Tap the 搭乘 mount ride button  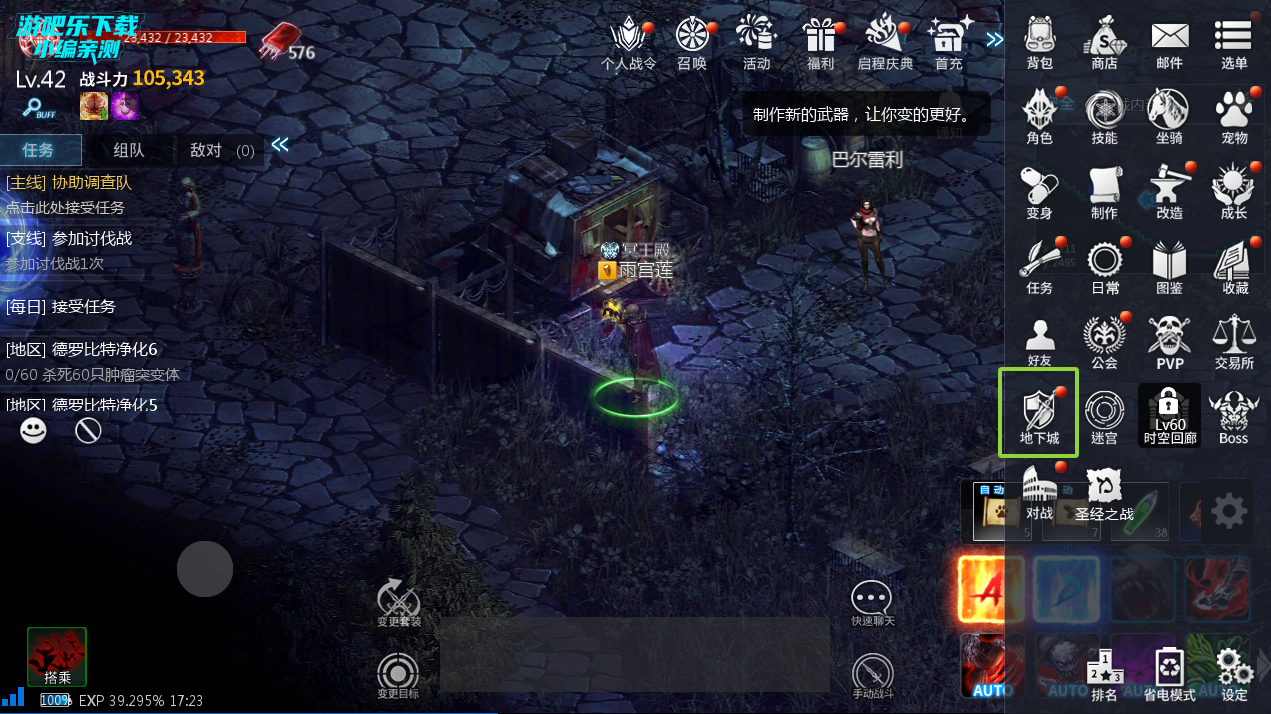[57, 657]
